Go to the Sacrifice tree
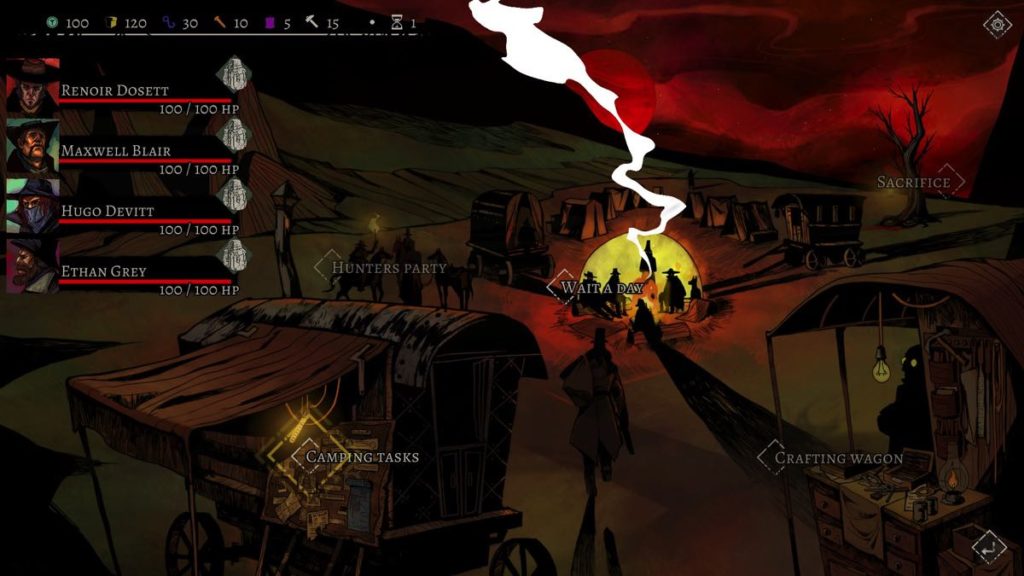The width and height of the screenshot is (1024, 576). (x=913, y=182)
